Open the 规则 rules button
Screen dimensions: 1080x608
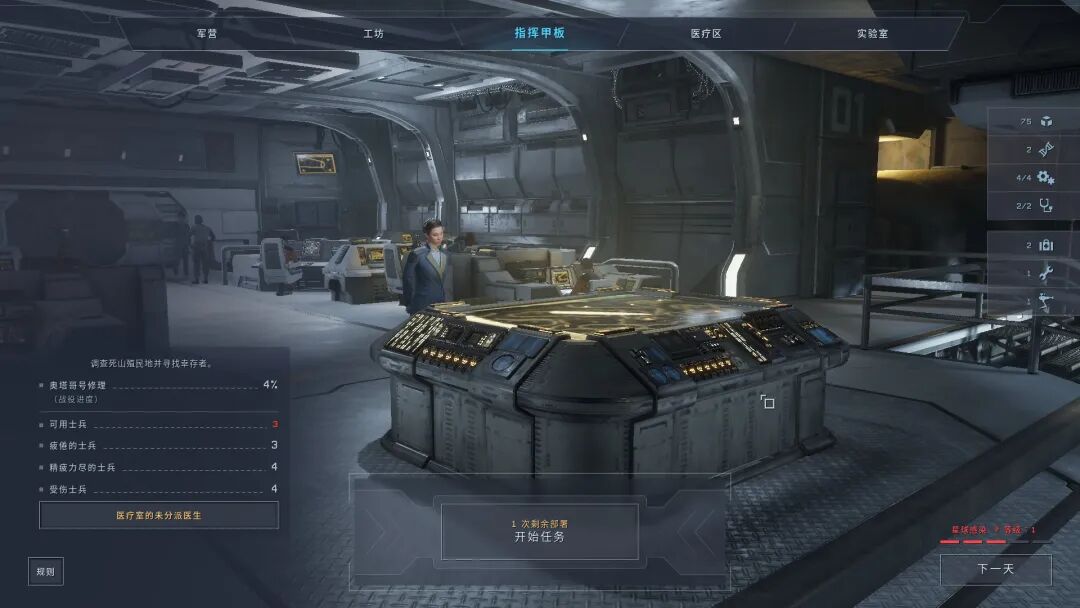tap(46, 571)
